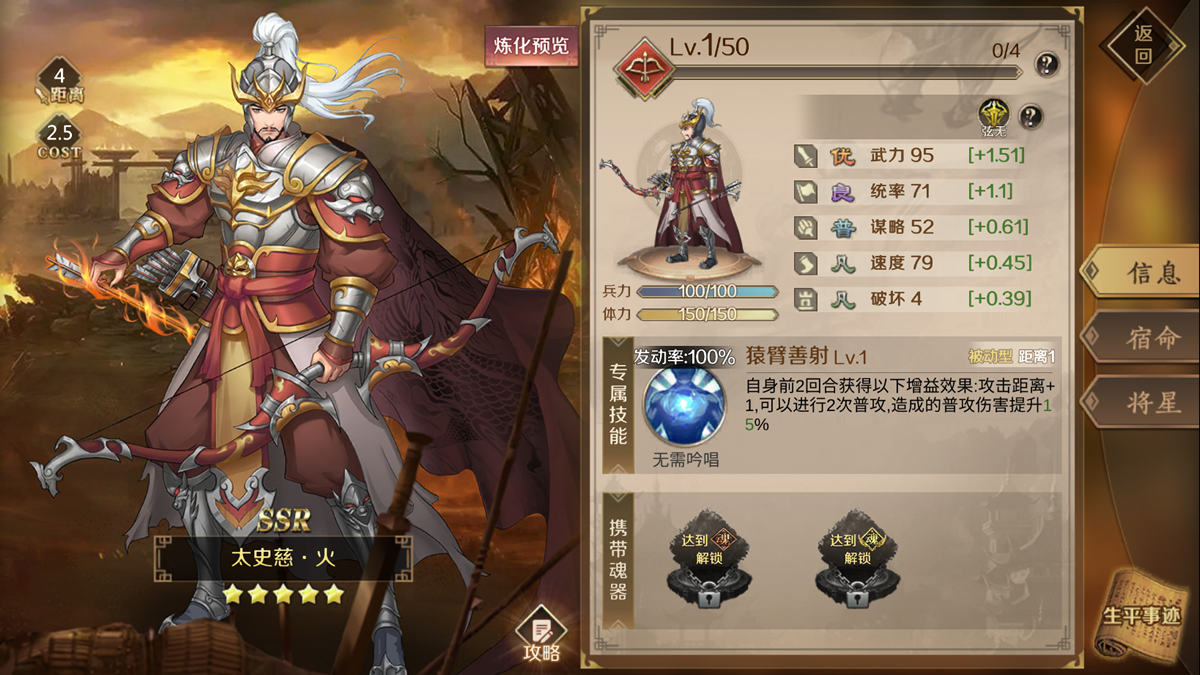The width and height of the screenshot is (1200, 675).
Task: Click the 返回 back button
Action: (1143, 45)
